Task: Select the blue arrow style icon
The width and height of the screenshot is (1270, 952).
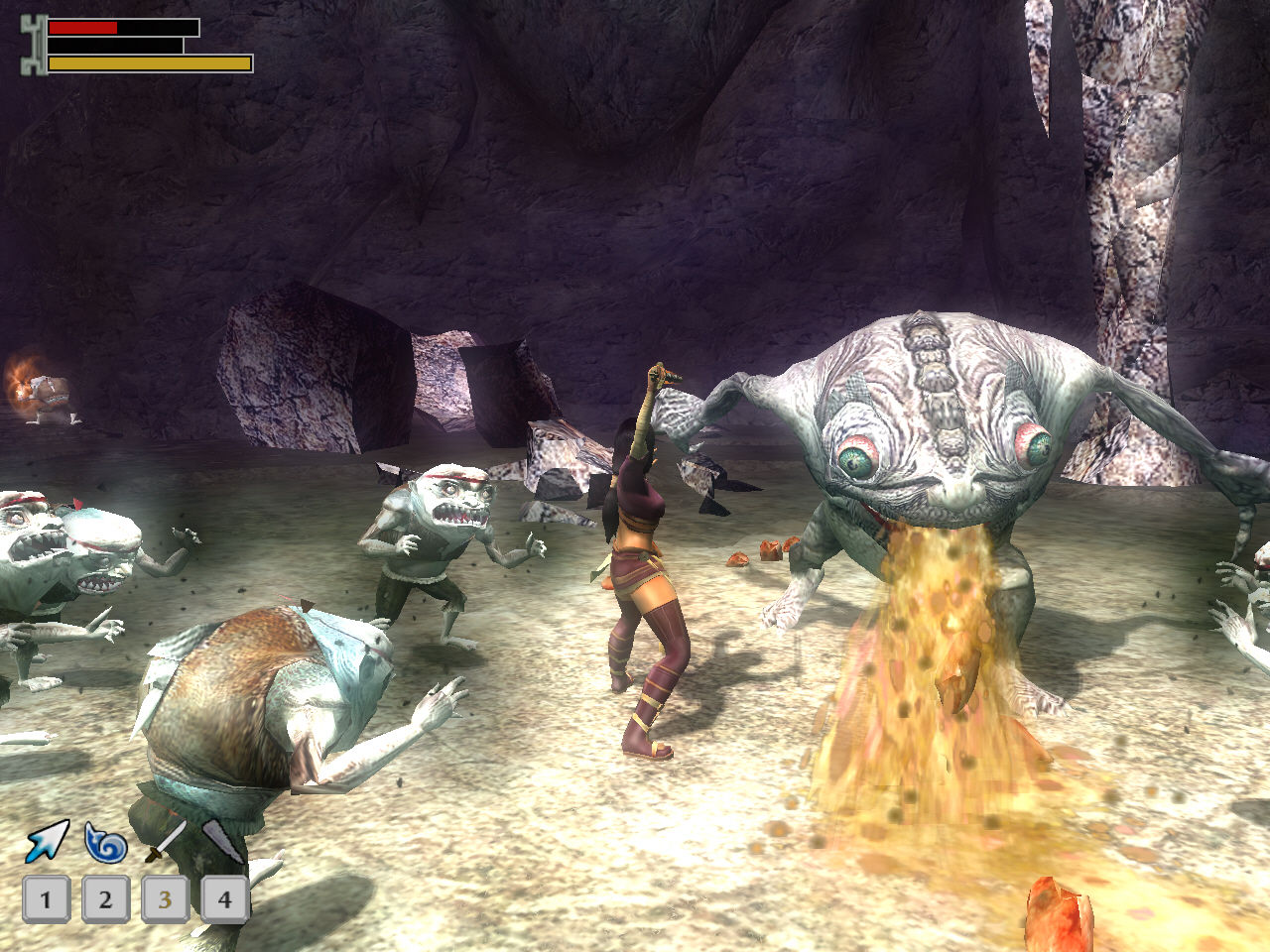Action: tap(46, 842)
